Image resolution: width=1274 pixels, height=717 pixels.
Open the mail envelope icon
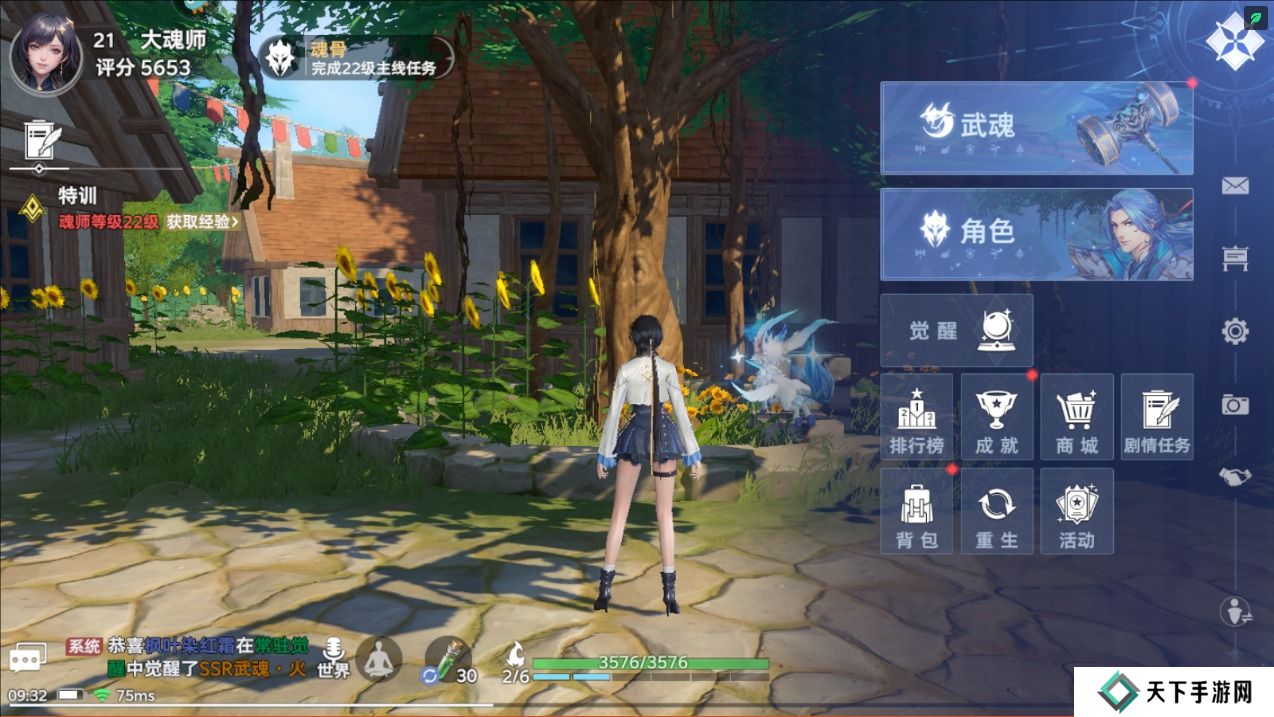click(x=1235, y=186)
